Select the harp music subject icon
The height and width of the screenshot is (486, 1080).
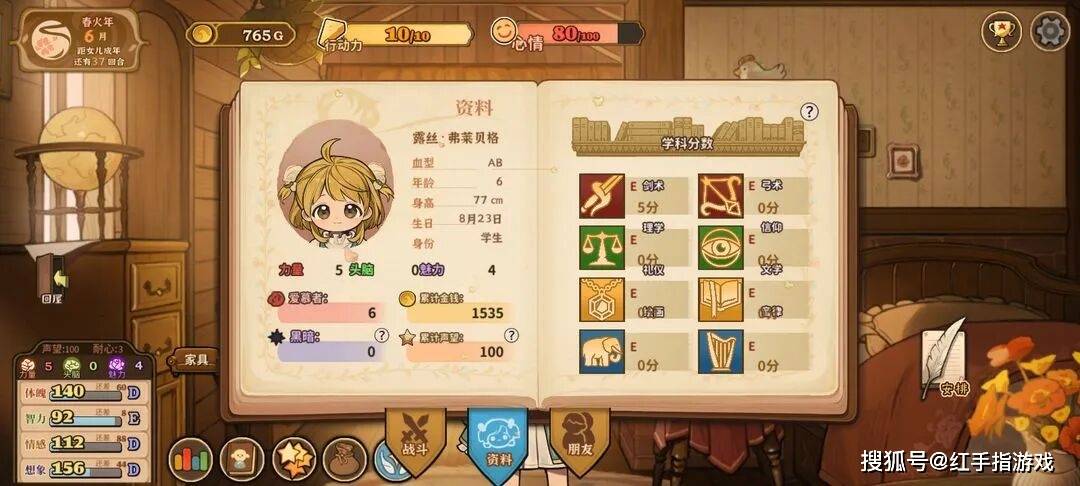720,351
